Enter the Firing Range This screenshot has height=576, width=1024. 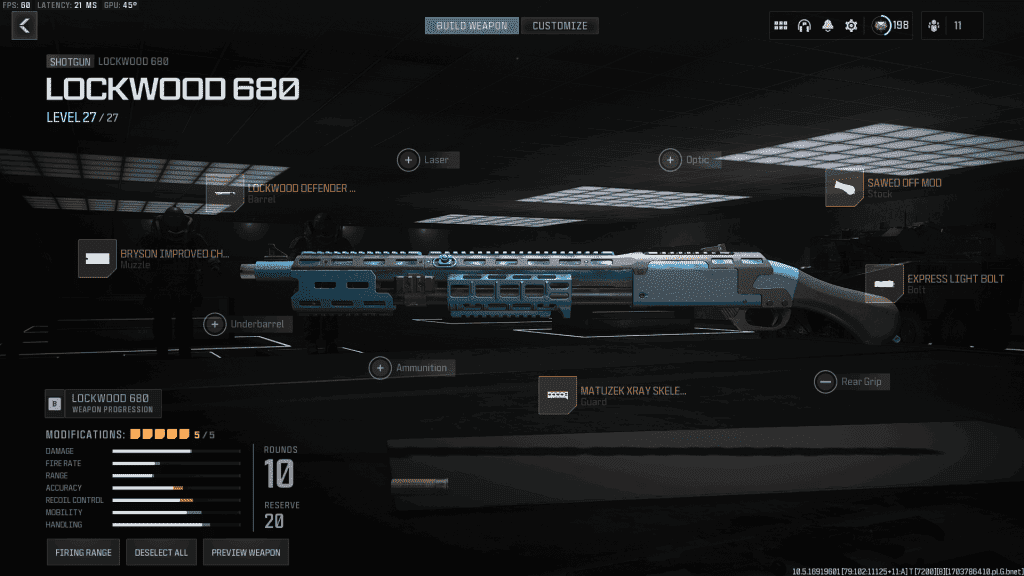point(83,552)
